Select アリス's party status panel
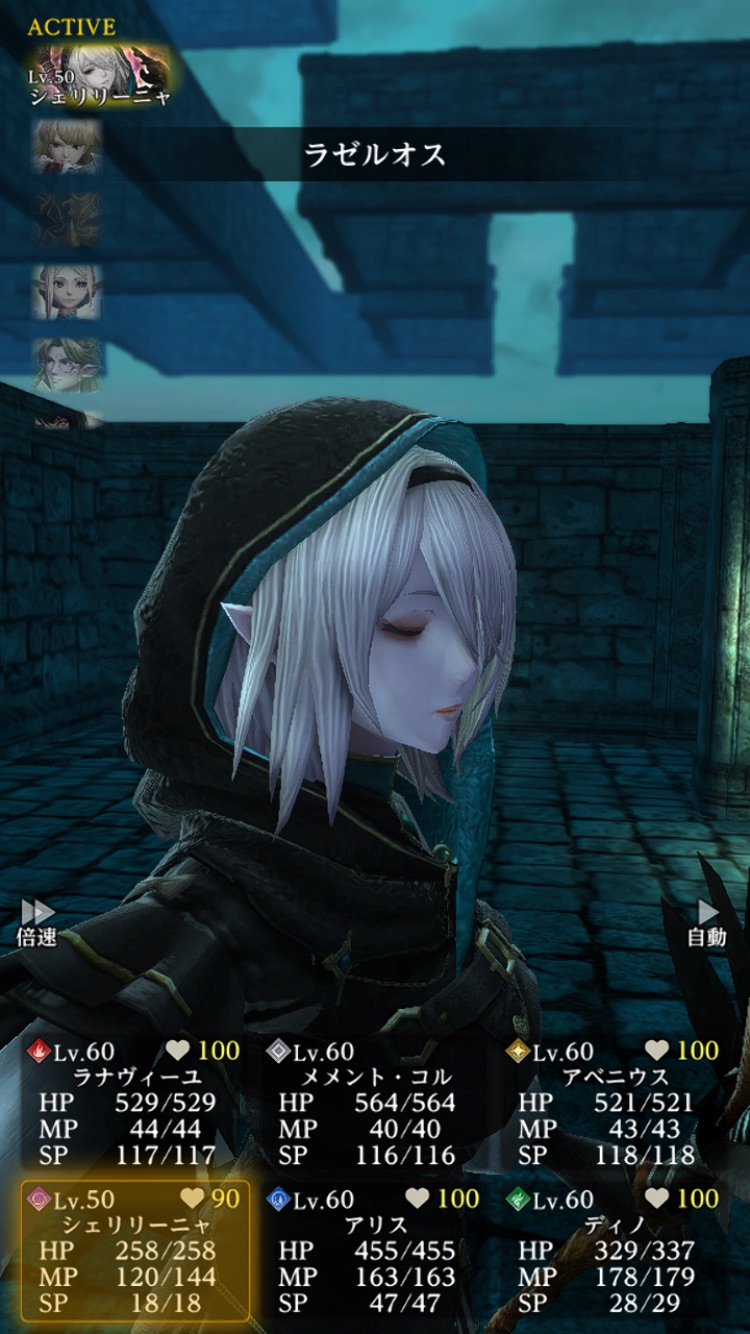This screenshot has width=750, height=1334. pyautogui.click(x=374, y=1251)
